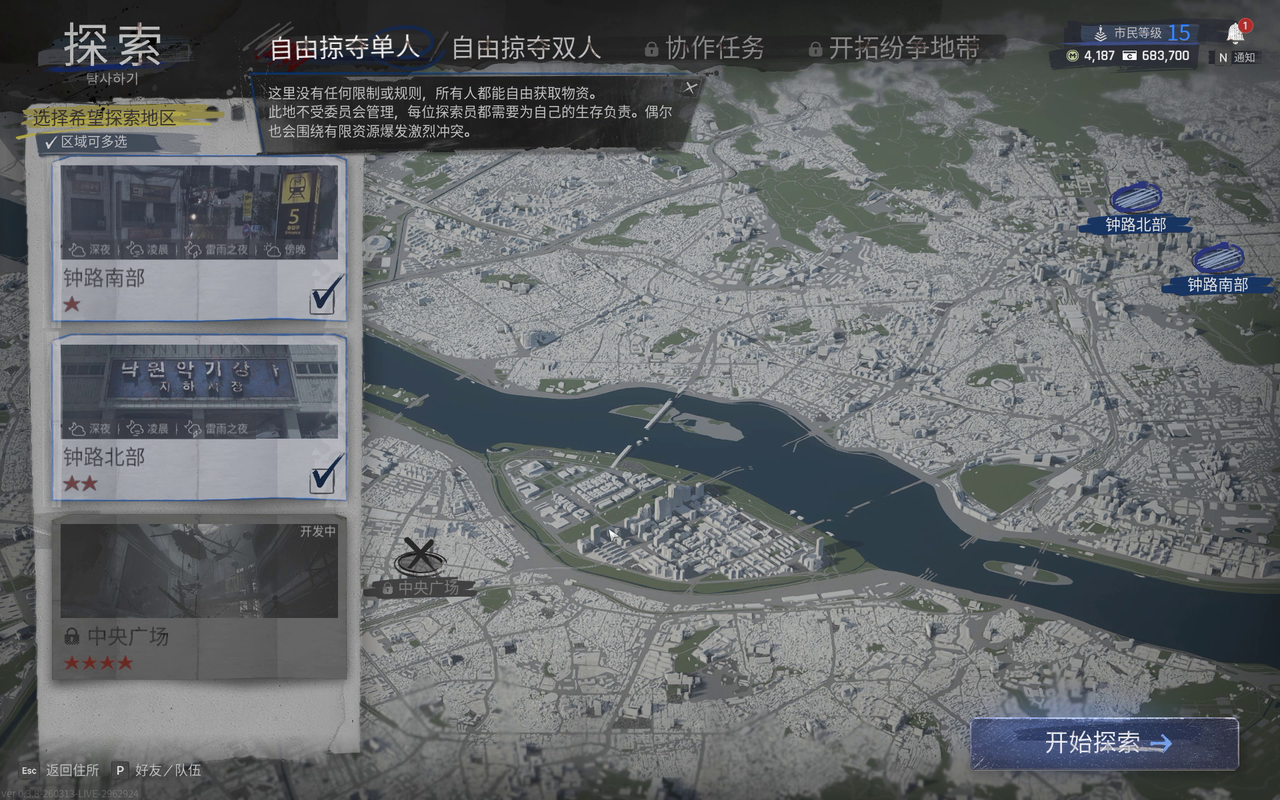Click the locked 中央广场 map marker
Image resolution: width=1280 pixels, height=800 pixels.
[x=421, y=556]
